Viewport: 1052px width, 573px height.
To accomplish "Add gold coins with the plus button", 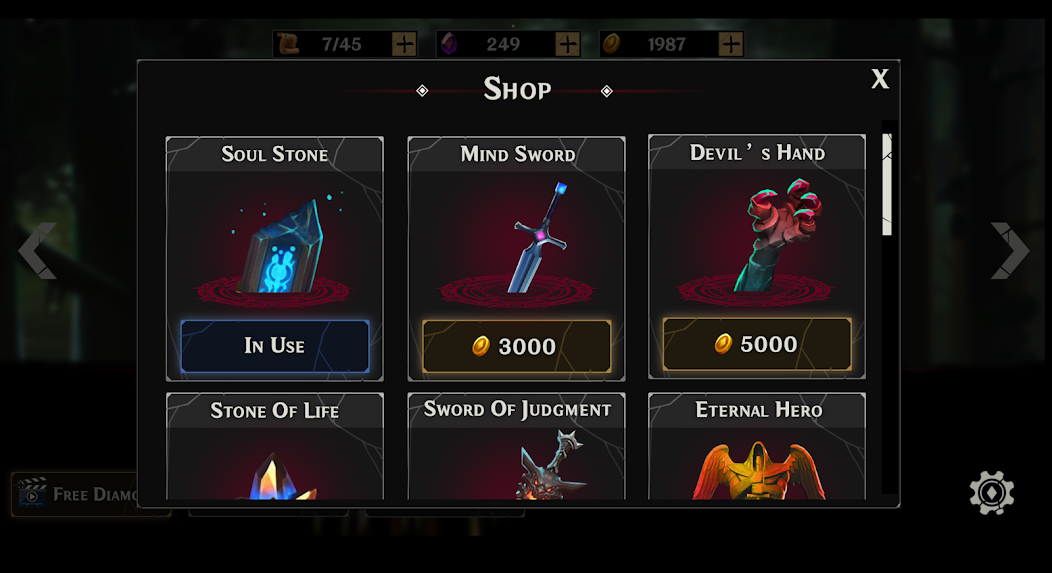I will (731, 44).
